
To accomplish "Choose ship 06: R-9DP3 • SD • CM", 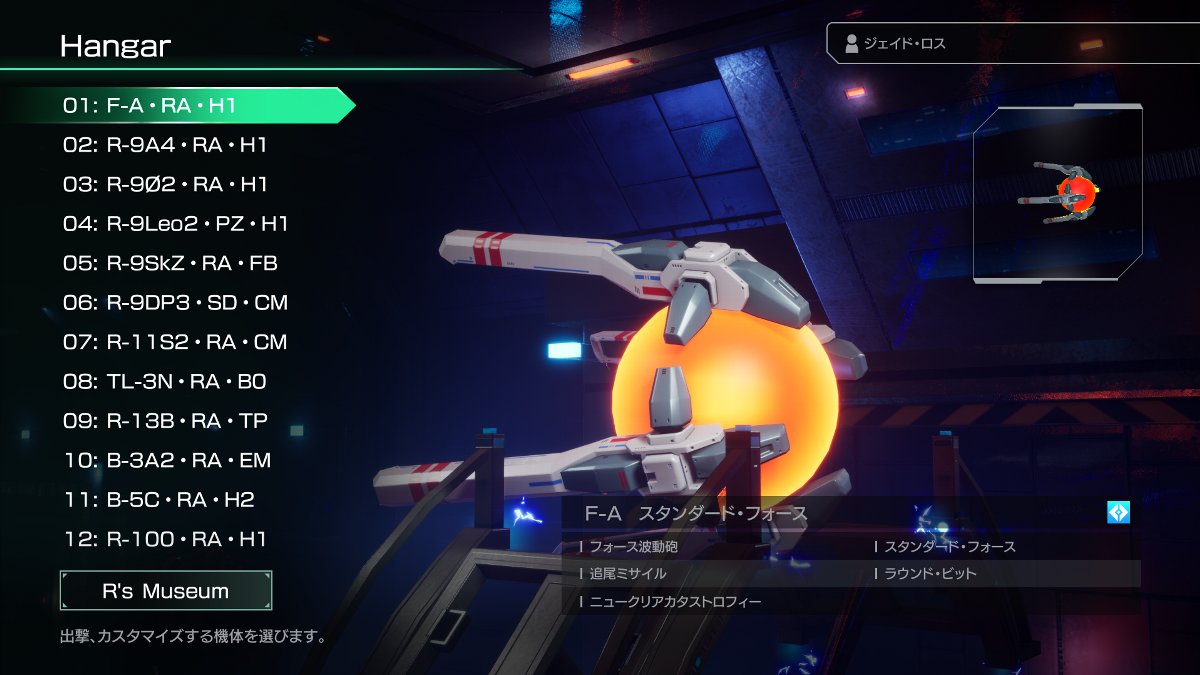I will 175,303.
